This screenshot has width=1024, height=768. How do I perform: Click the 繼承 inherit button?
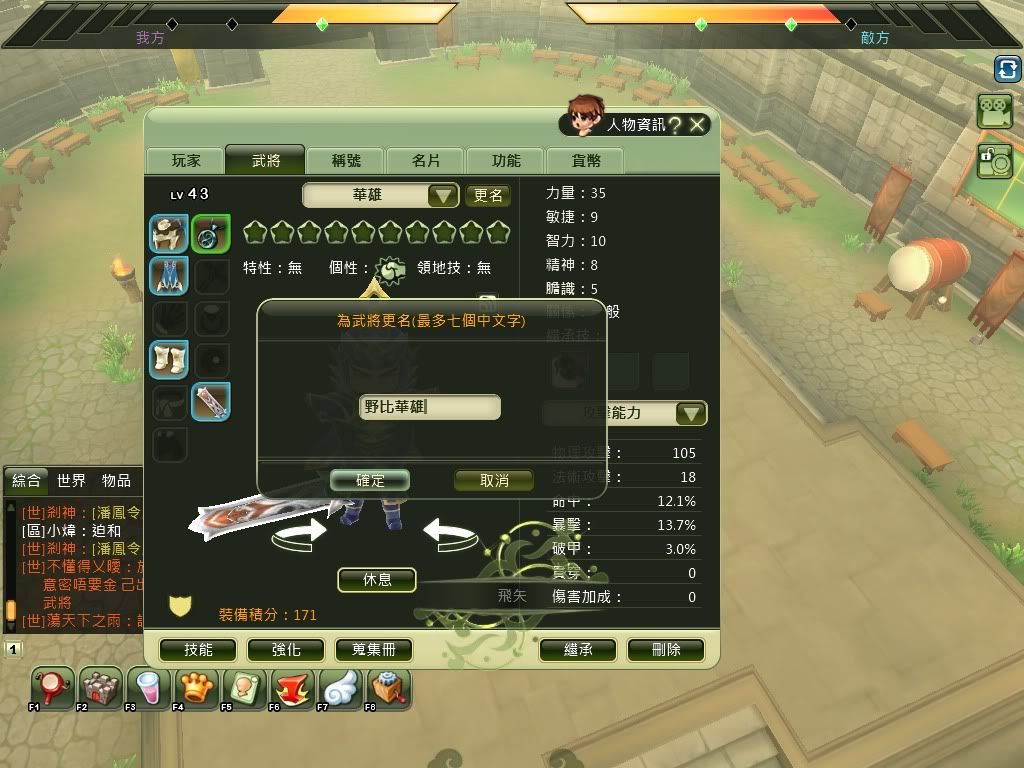pos(578,650)
